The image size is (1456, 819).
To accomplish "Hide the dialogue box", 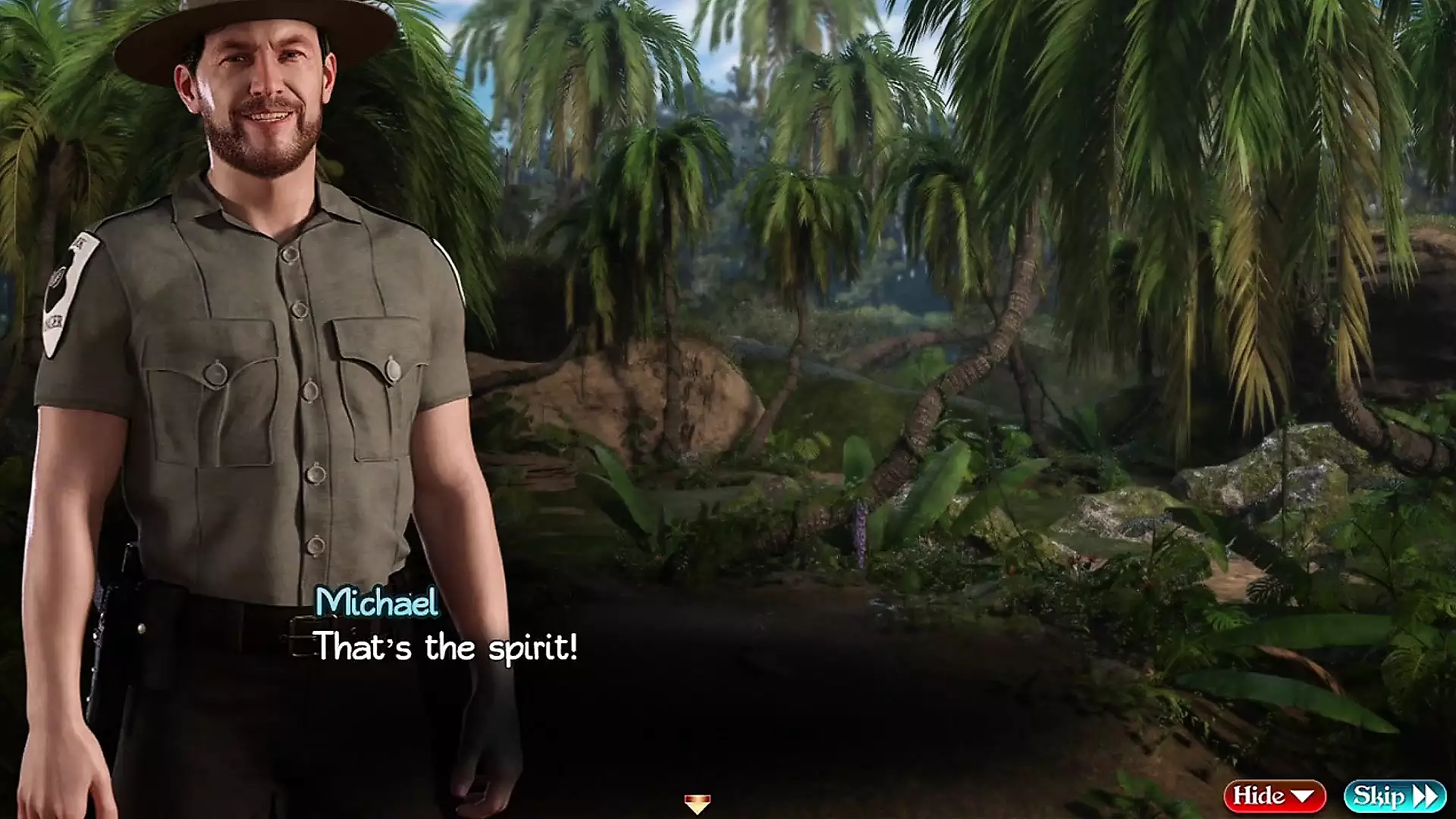I will coord(1274,795).
